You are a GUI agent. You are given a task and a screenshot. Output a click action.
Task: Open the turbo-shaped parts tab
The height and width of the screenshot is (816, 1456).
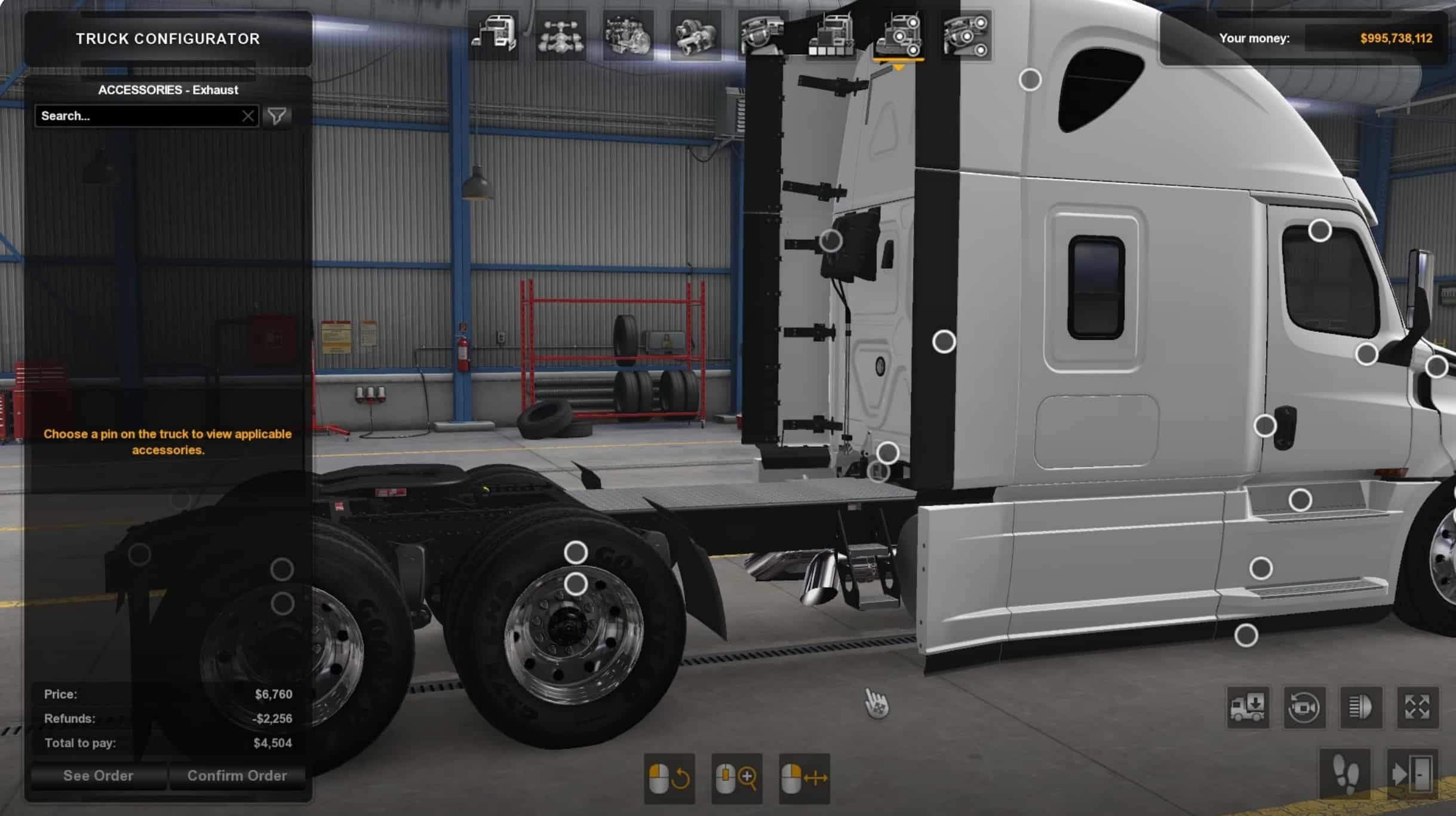pyautogui.click(x=695, y=35)
